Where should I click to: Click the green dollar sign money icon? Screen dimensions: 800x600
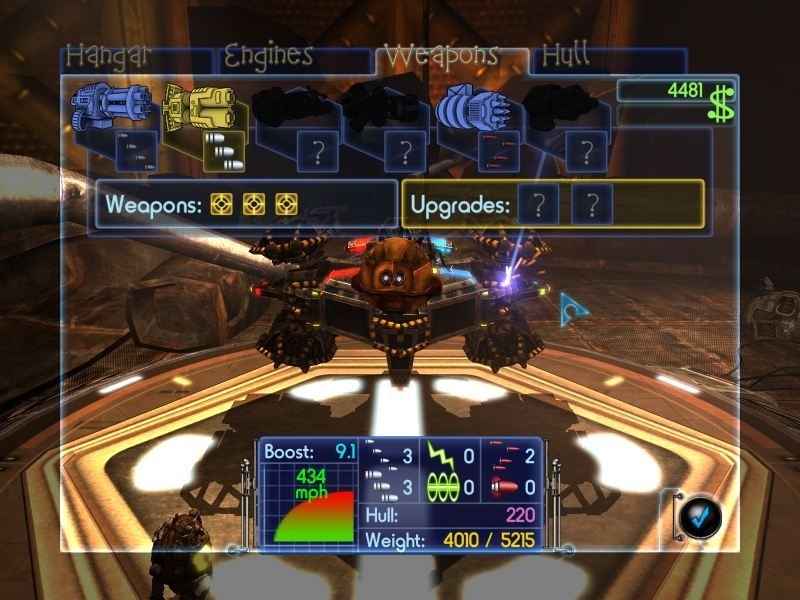[x=721, y=105]
